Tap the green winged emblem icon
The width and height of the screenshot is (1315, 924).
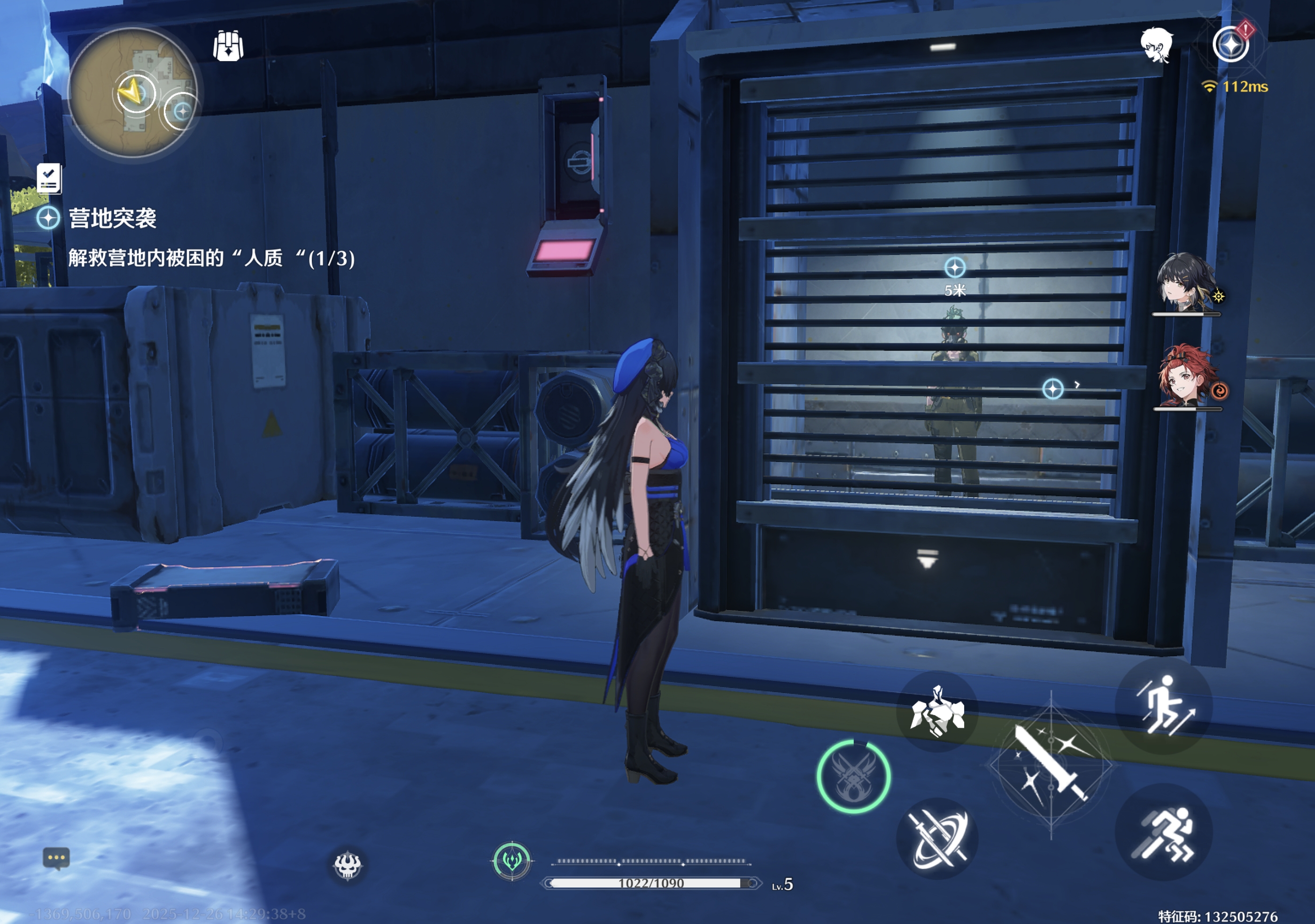tap(511, 861)
